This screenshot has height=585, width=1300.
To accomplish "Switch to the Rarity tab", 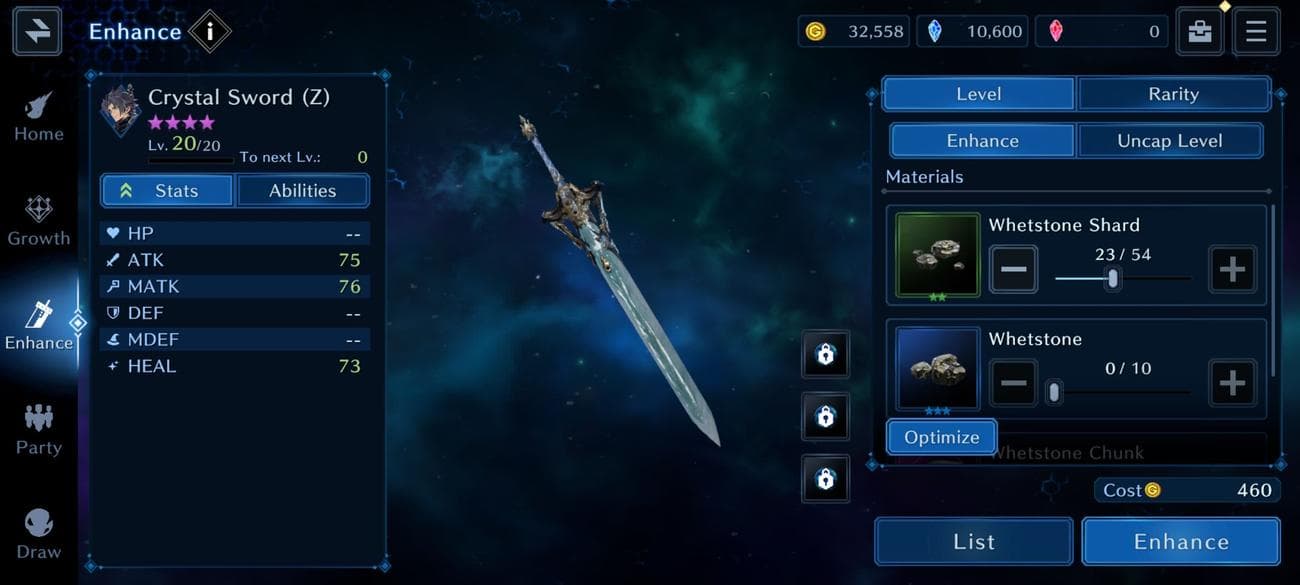I will tap(1173, 94).
